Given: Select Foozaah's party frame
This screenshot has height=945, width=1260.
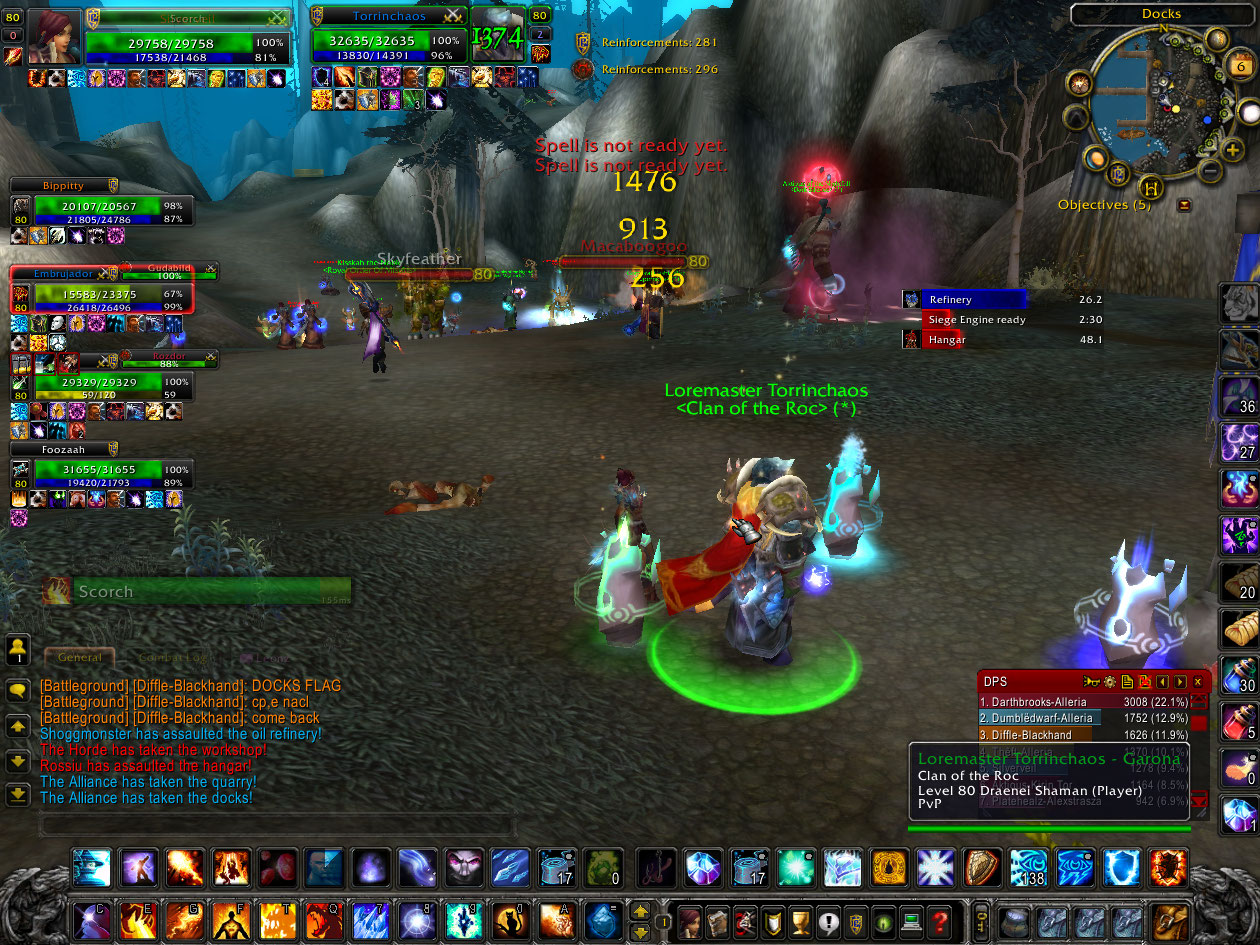Looking at the screenshot, I should [x=97, y=470].
